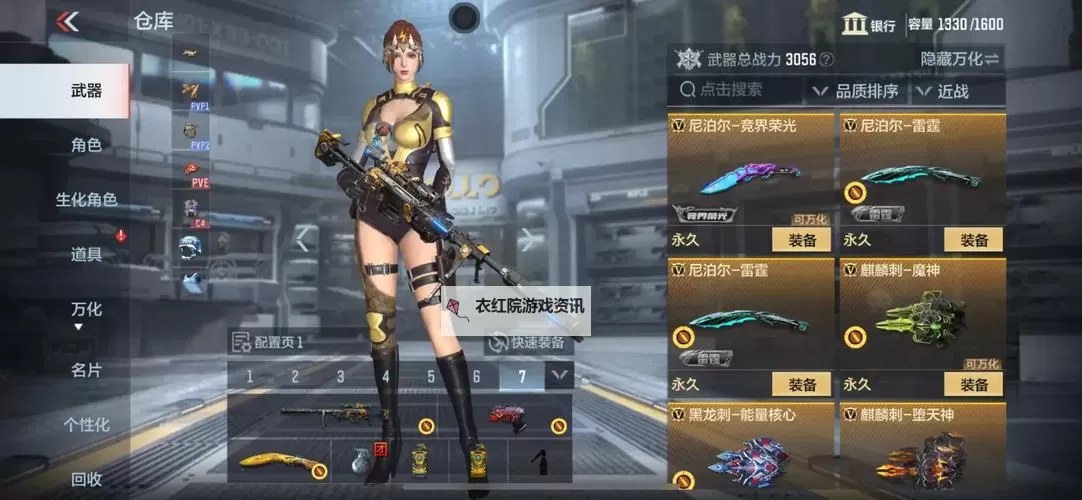Go back using the top-left arrow
This screenshot has width=1082, height=500.
[x=68, y=21]
